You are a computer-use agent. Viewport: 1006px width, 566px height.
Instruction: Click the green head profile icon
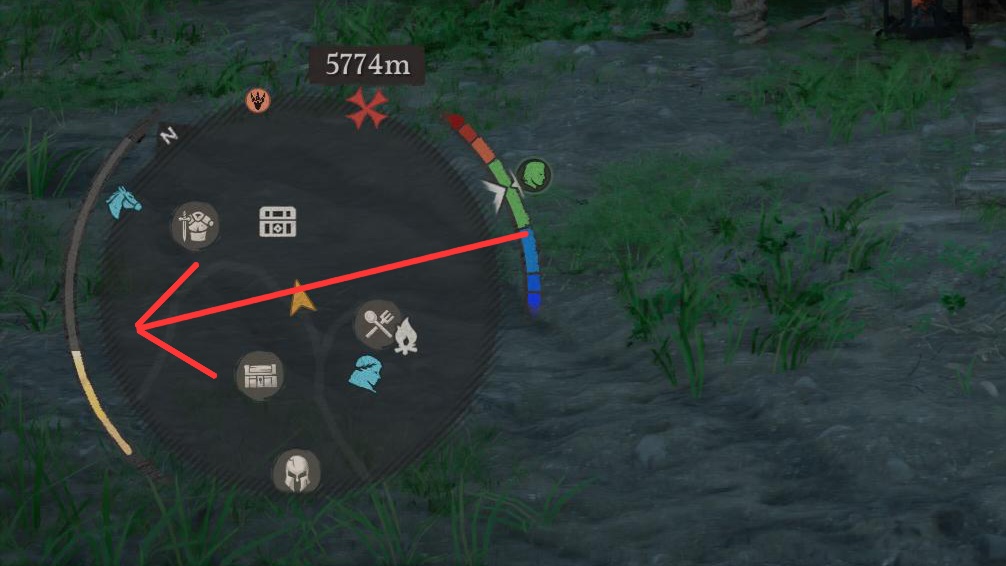pyautogui.click(x=534, y=176)
